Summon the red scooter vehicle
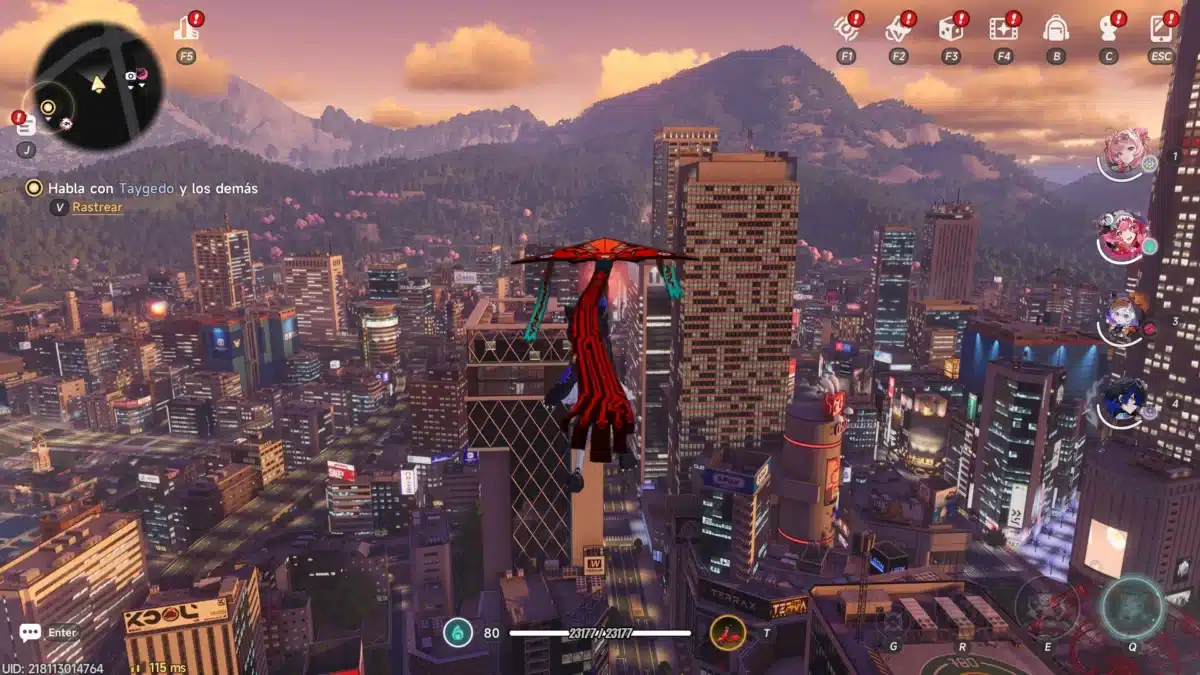Image resolution: width=1200 pixels, height=675 pixels. (727, 632)
